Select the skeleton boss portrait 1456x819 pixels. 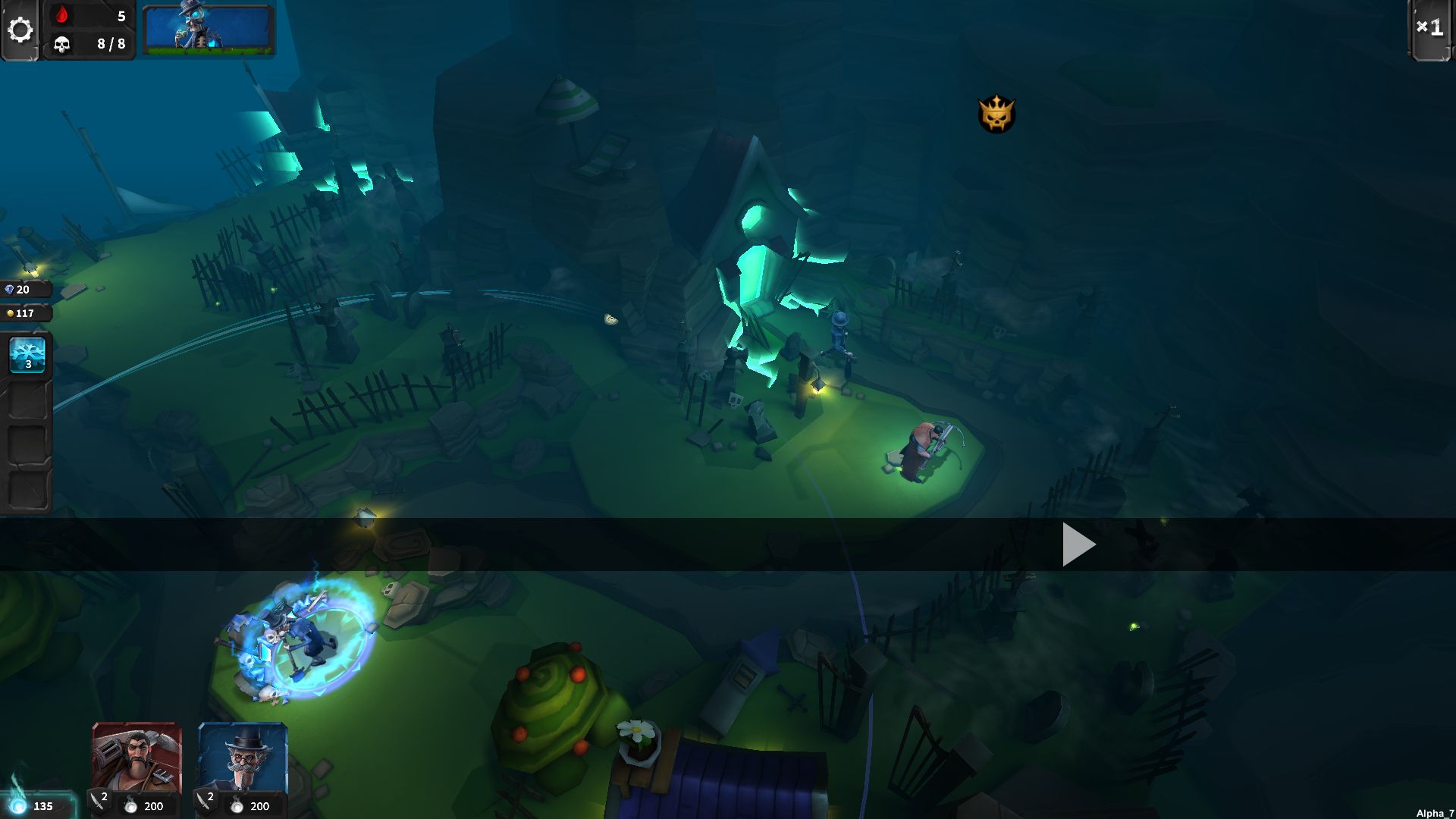pos(208,30)
